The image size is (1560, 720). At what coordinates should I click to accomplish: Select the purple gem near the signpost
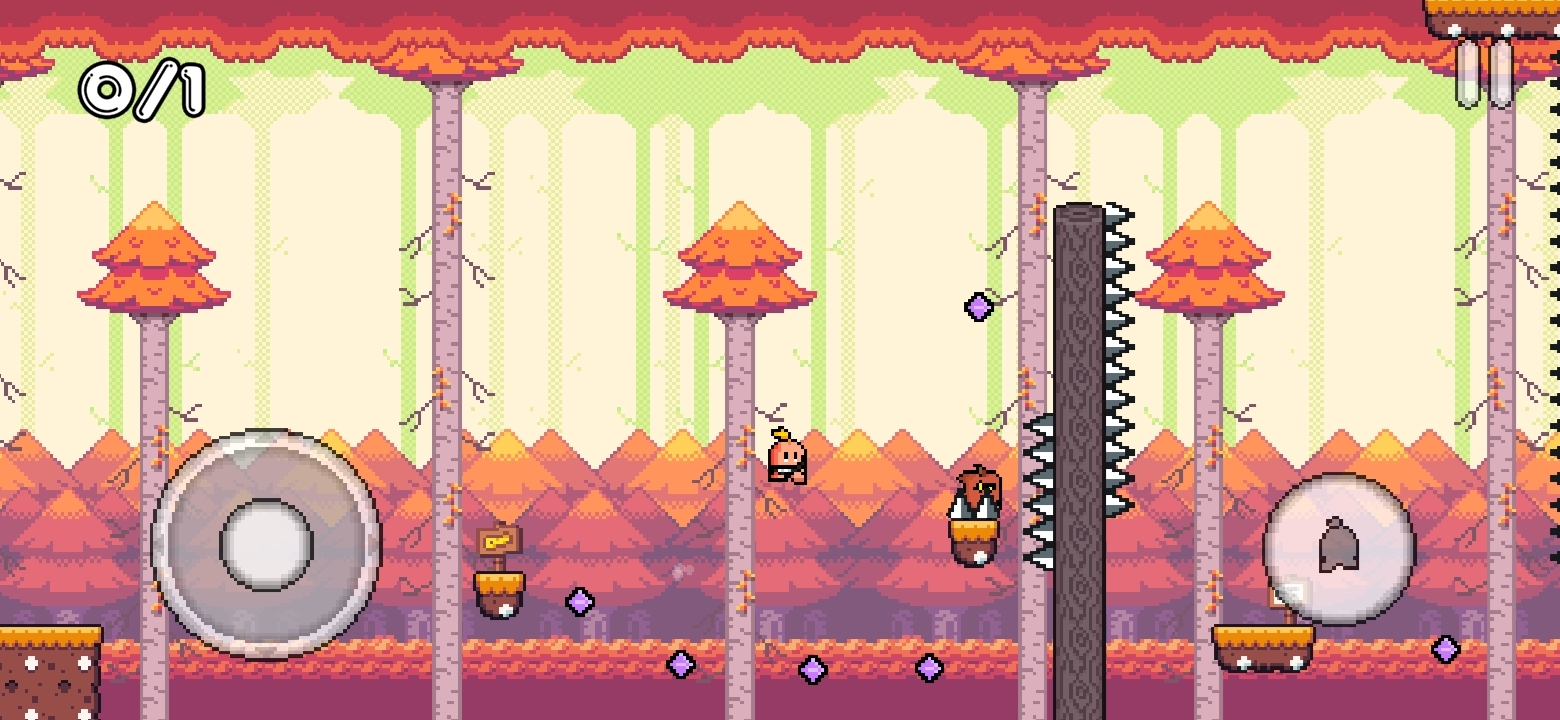(x=578, y=603)
